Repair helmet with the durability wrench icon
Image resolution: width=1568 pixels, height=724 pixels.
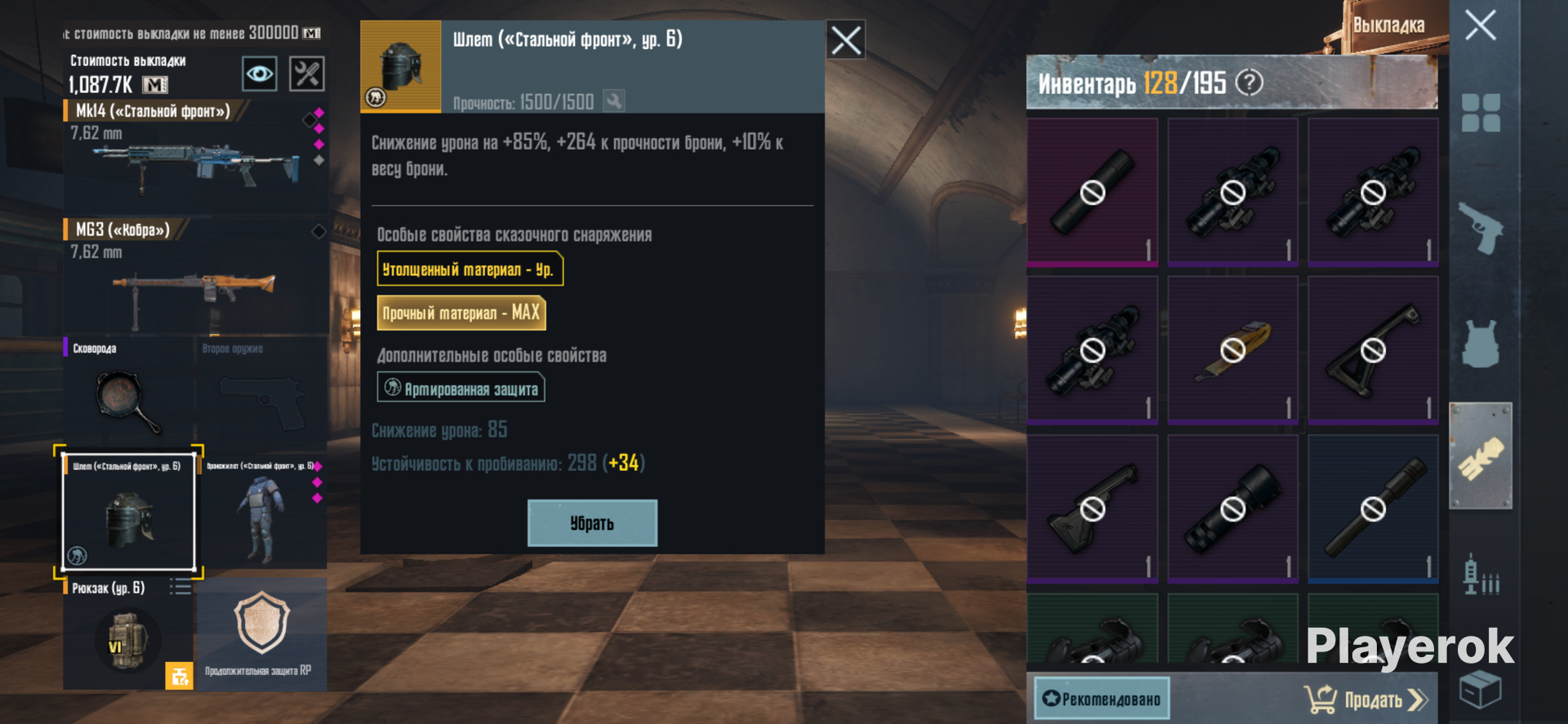[613, 101]
